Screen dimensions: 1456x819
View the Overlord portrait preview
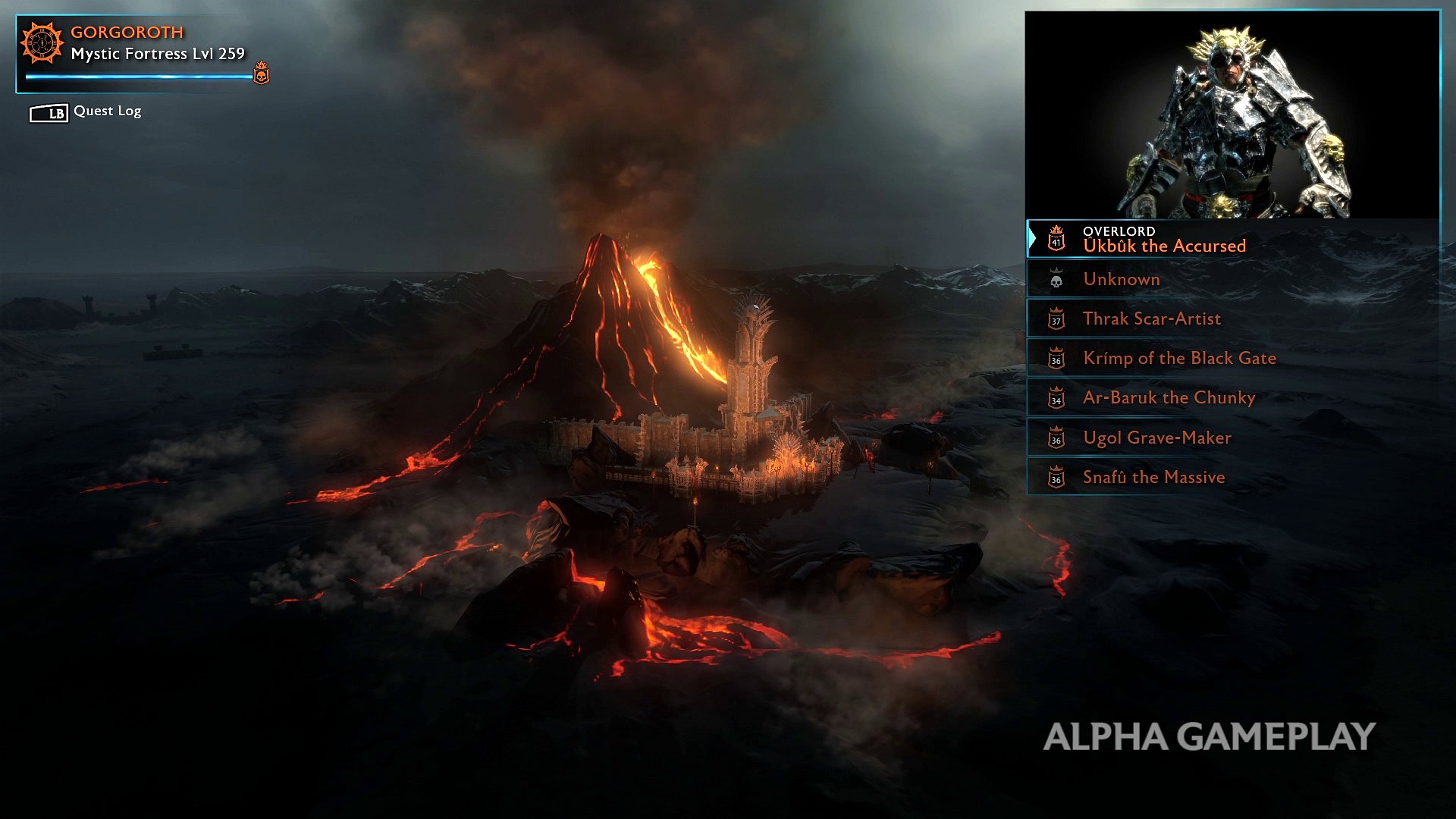[x=1232, y=115]
